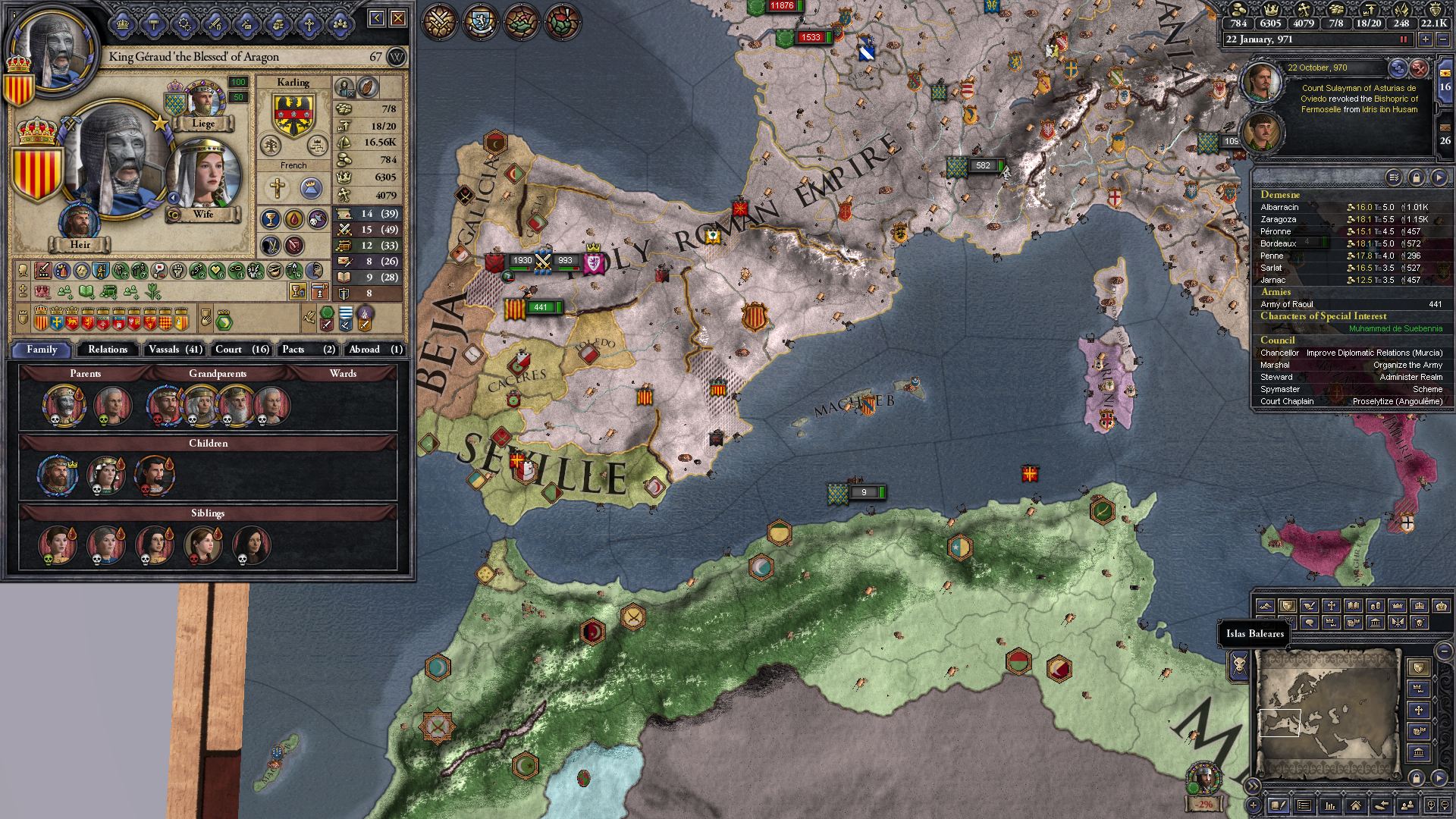
Task: Open the Vassals tab
Action: 175,350
